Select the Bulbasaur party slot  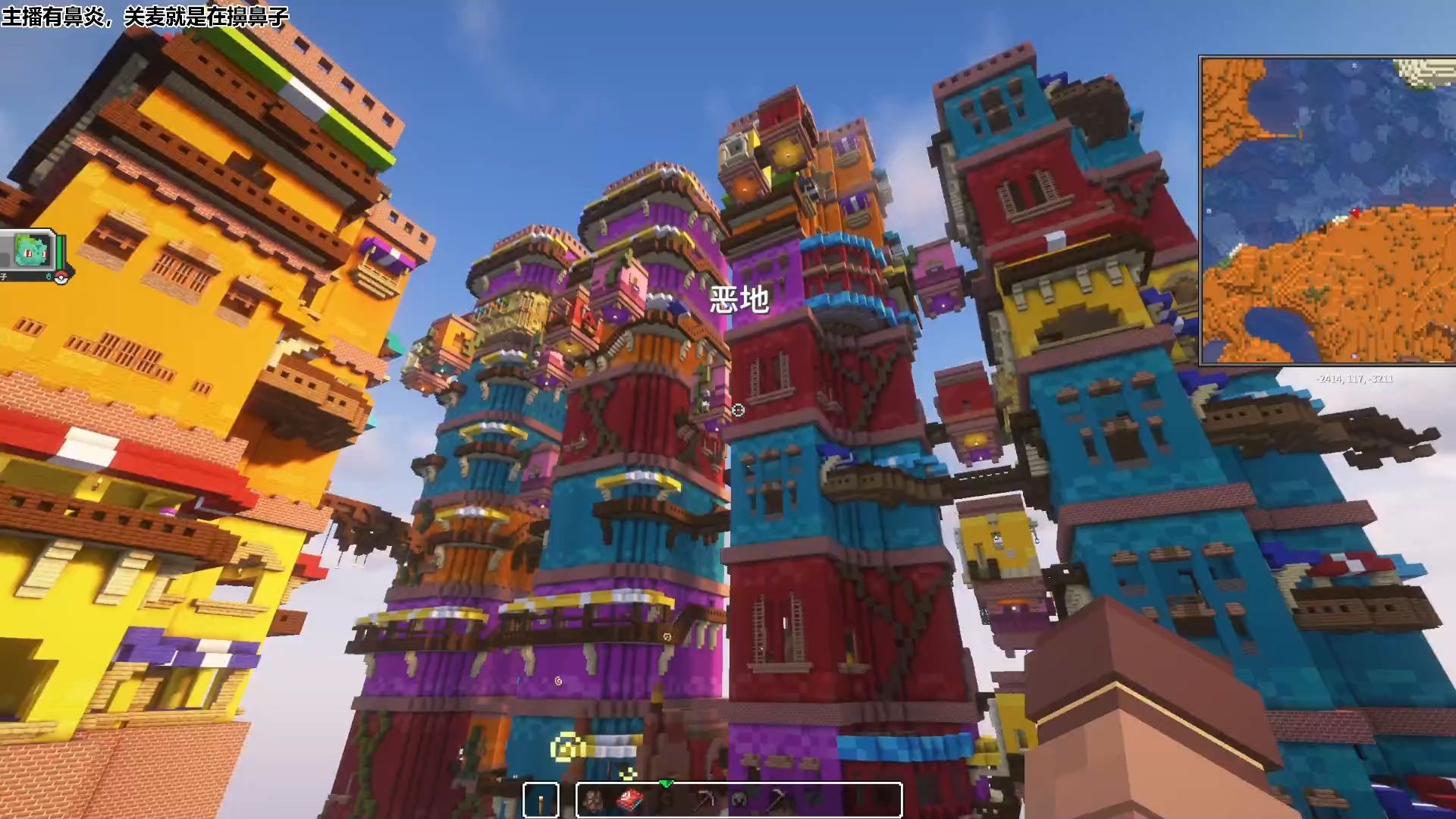(32, 249)
